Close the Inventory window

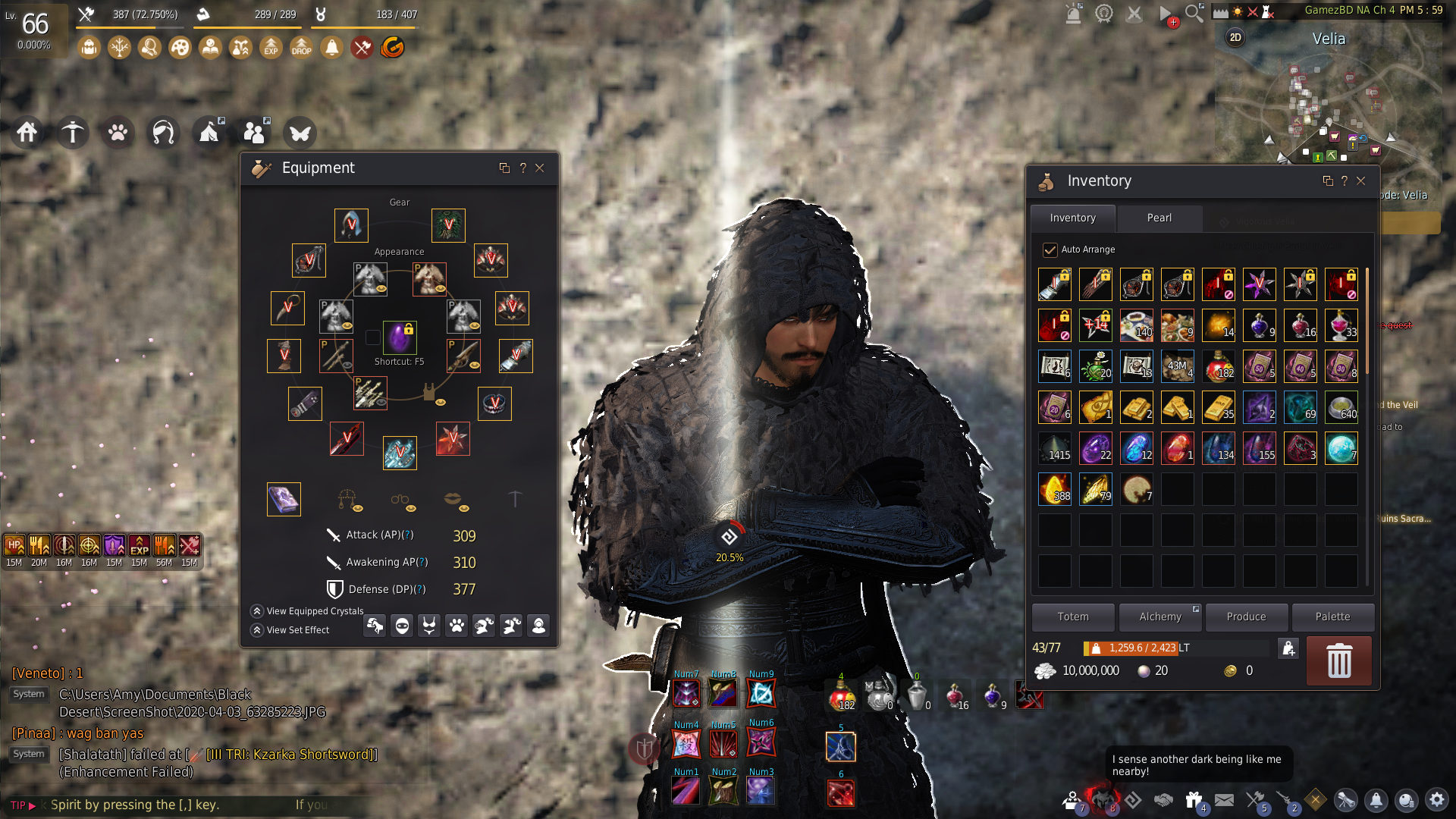pos(1361,181)
